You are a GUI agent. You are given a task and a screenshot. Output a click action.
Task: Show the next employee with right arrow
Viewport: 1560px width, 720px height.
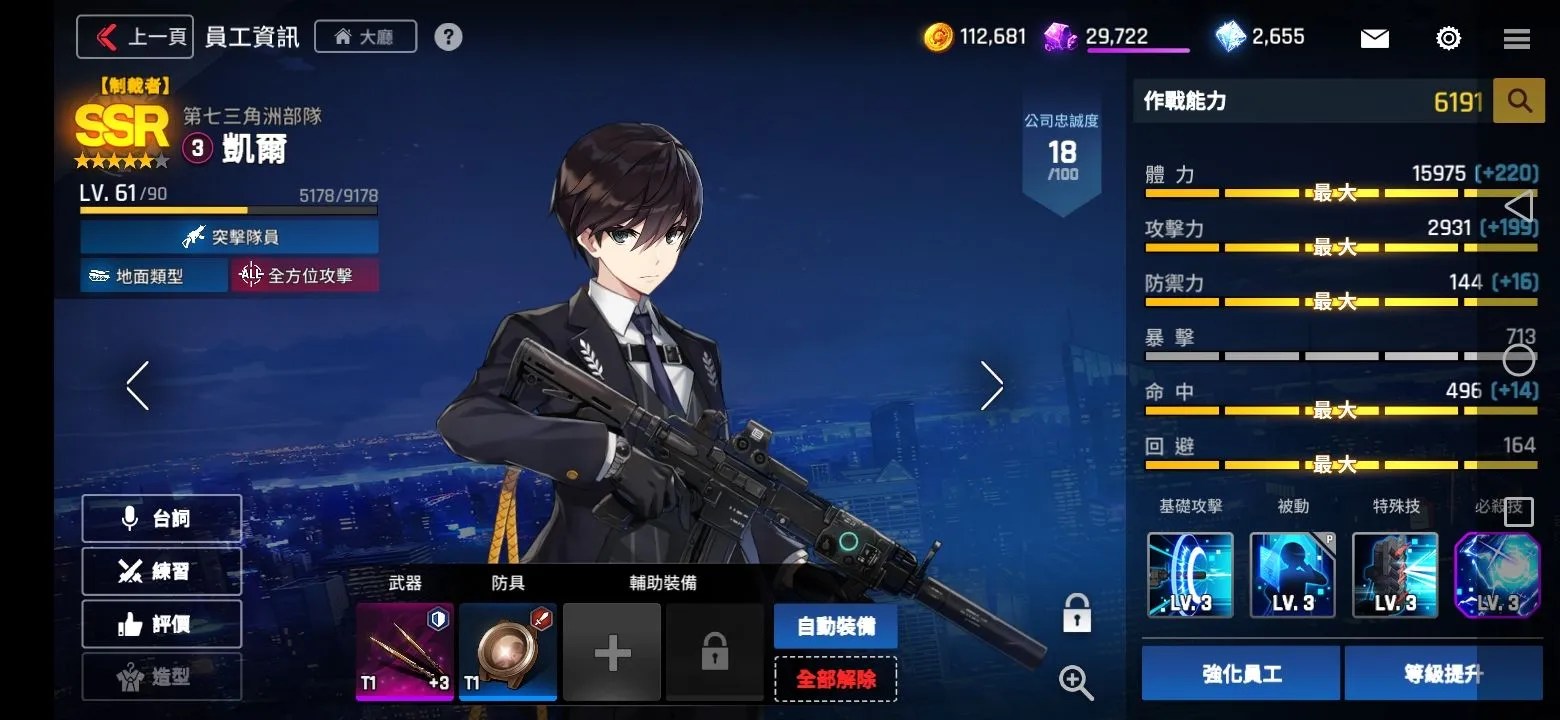[991, 385]
